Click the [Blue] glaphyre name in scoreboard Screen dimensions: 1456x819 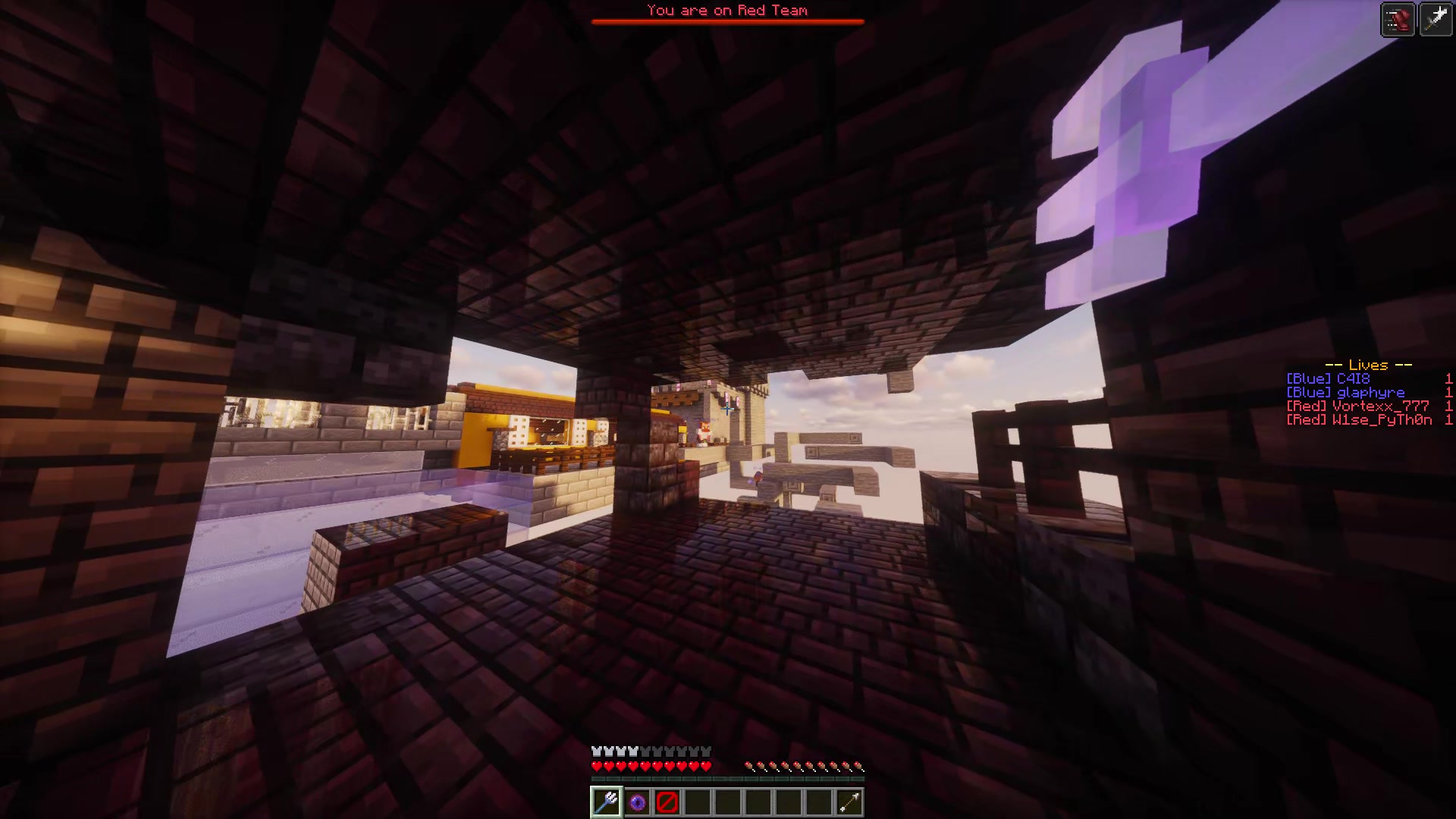point(1346,392)
